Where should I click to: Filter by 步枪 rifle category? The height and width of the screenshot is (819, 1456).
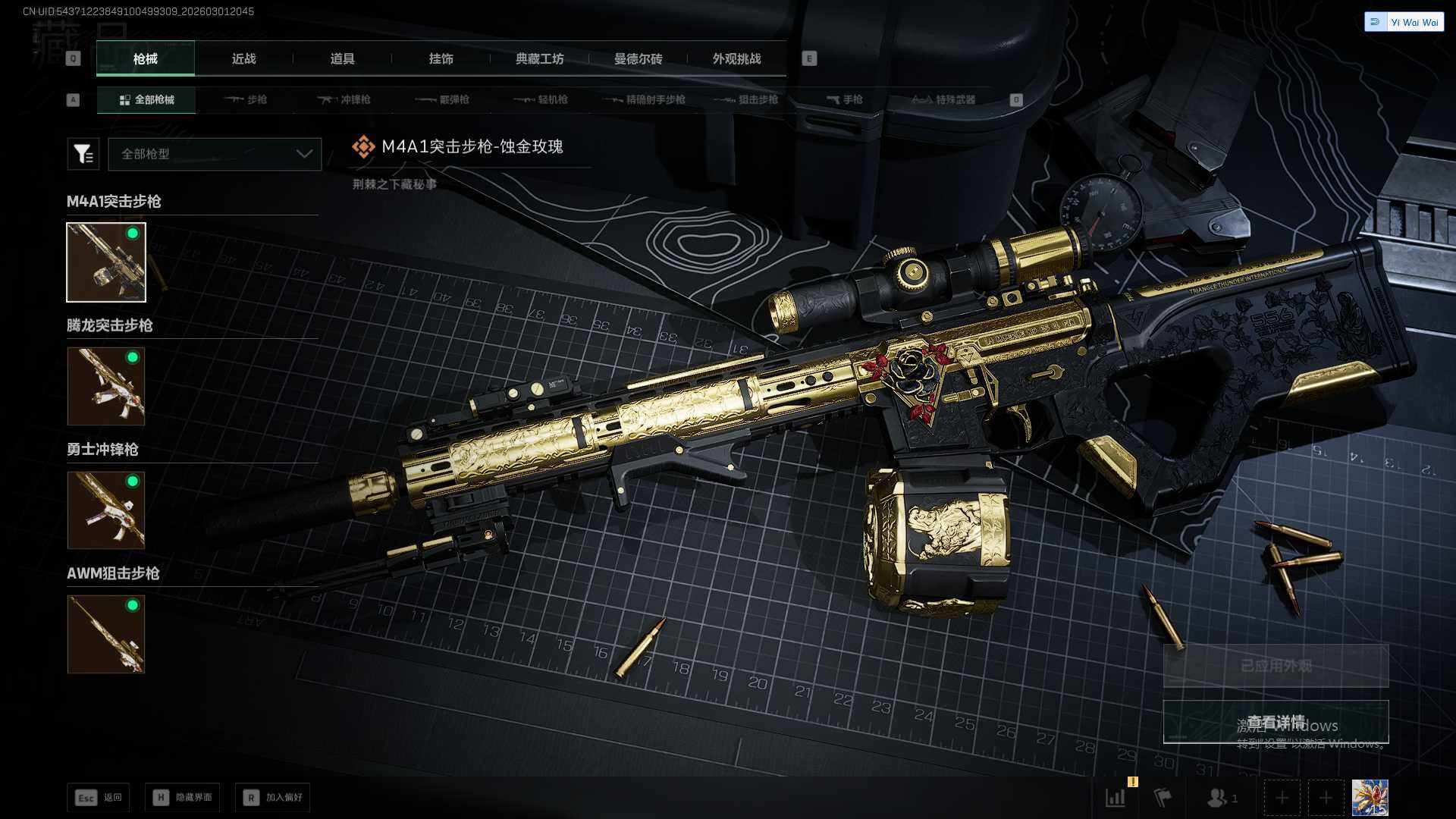click(246, 99)
